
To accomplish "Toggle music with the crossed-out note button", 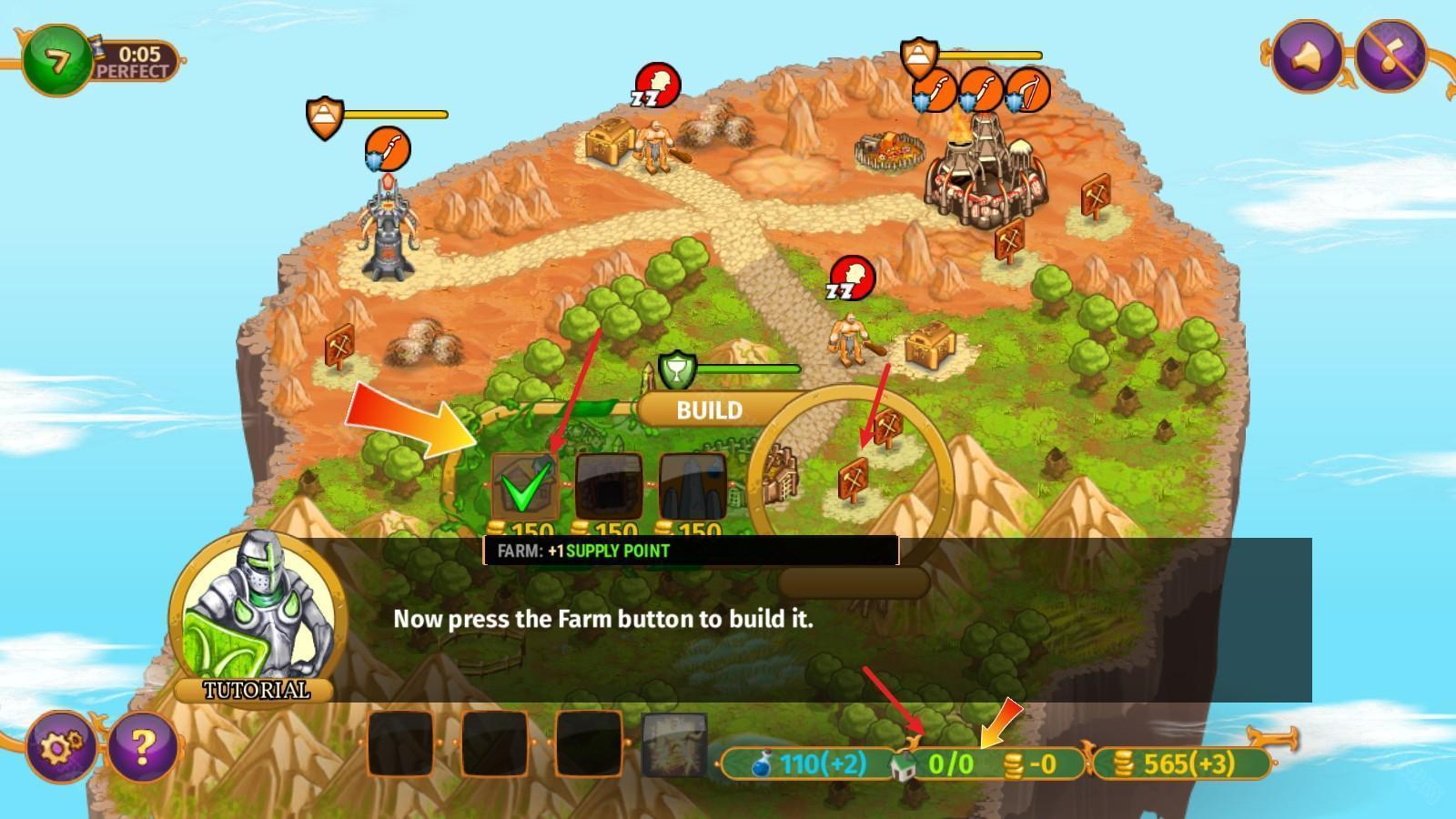I will click(x=1390, y=56).
